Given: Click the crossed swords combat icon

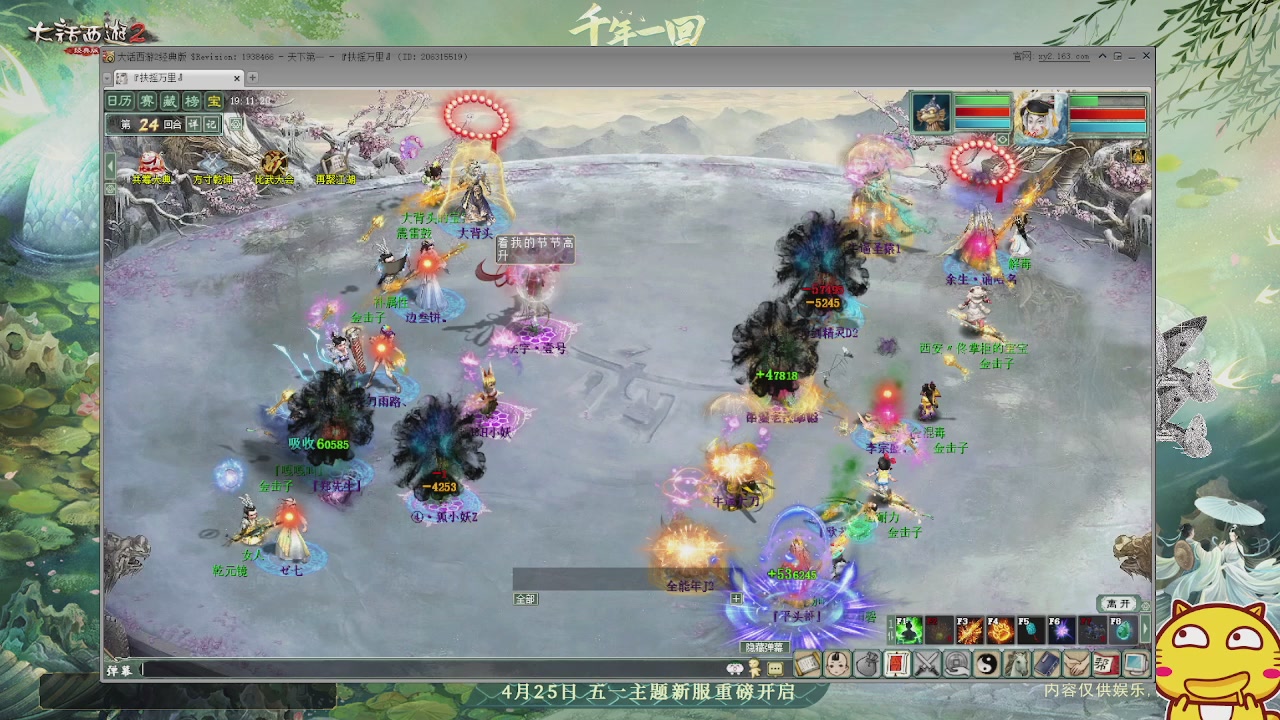Looking at the screenshot, I should 926,665.
